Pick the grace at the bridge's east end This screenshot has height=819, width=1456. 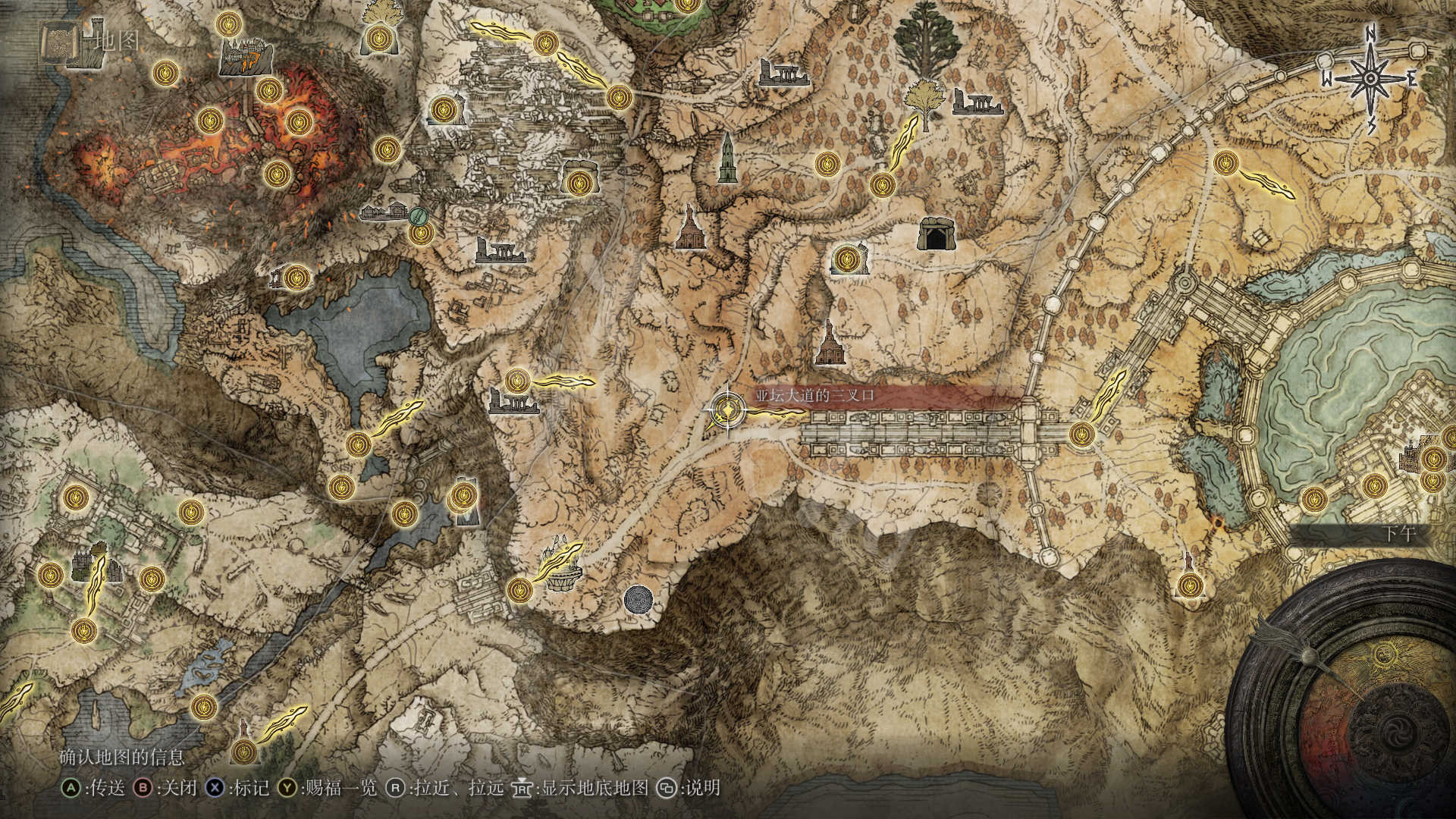click(1081, 435)
